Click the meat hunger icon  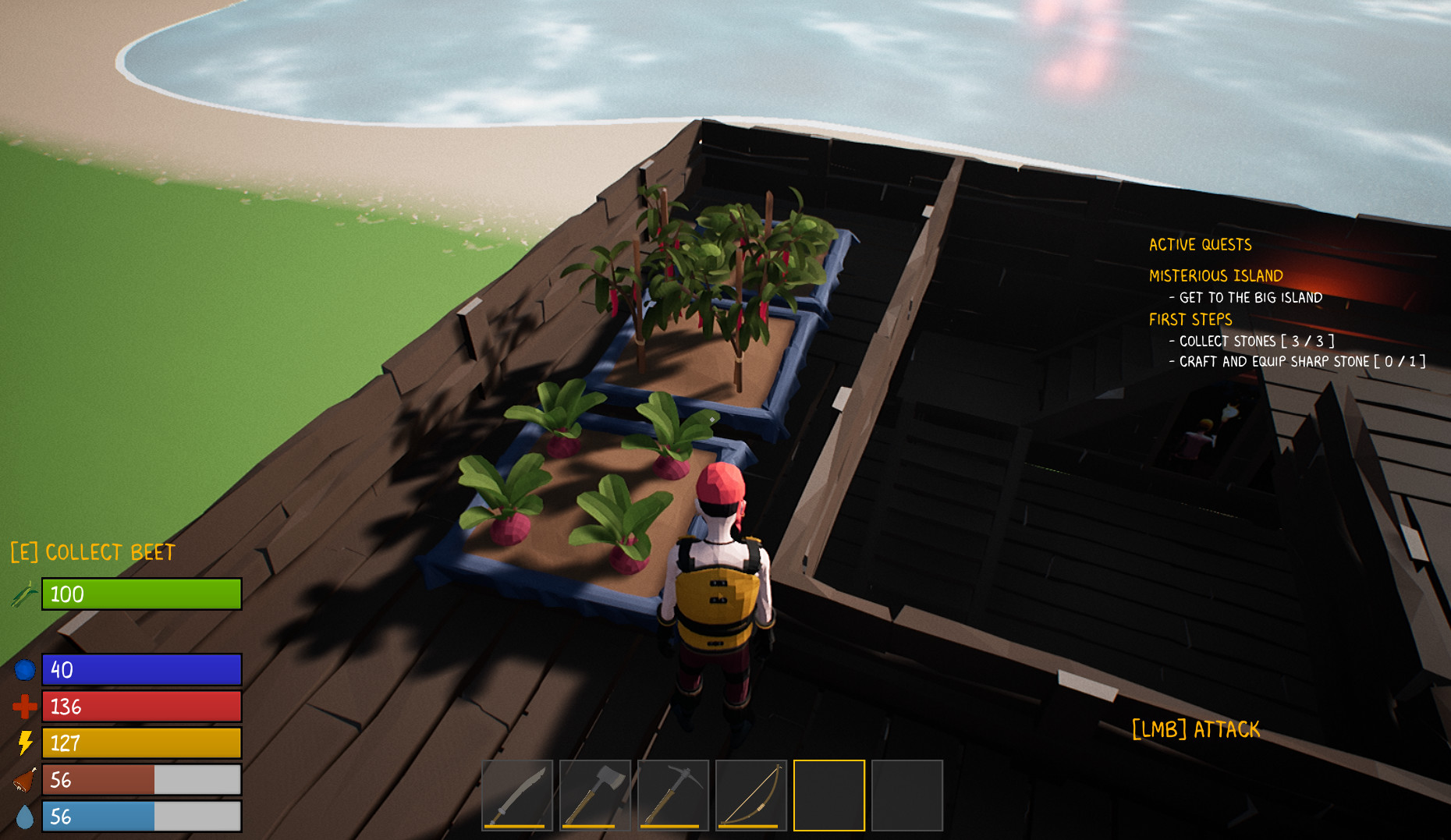(x=24, y=781)
